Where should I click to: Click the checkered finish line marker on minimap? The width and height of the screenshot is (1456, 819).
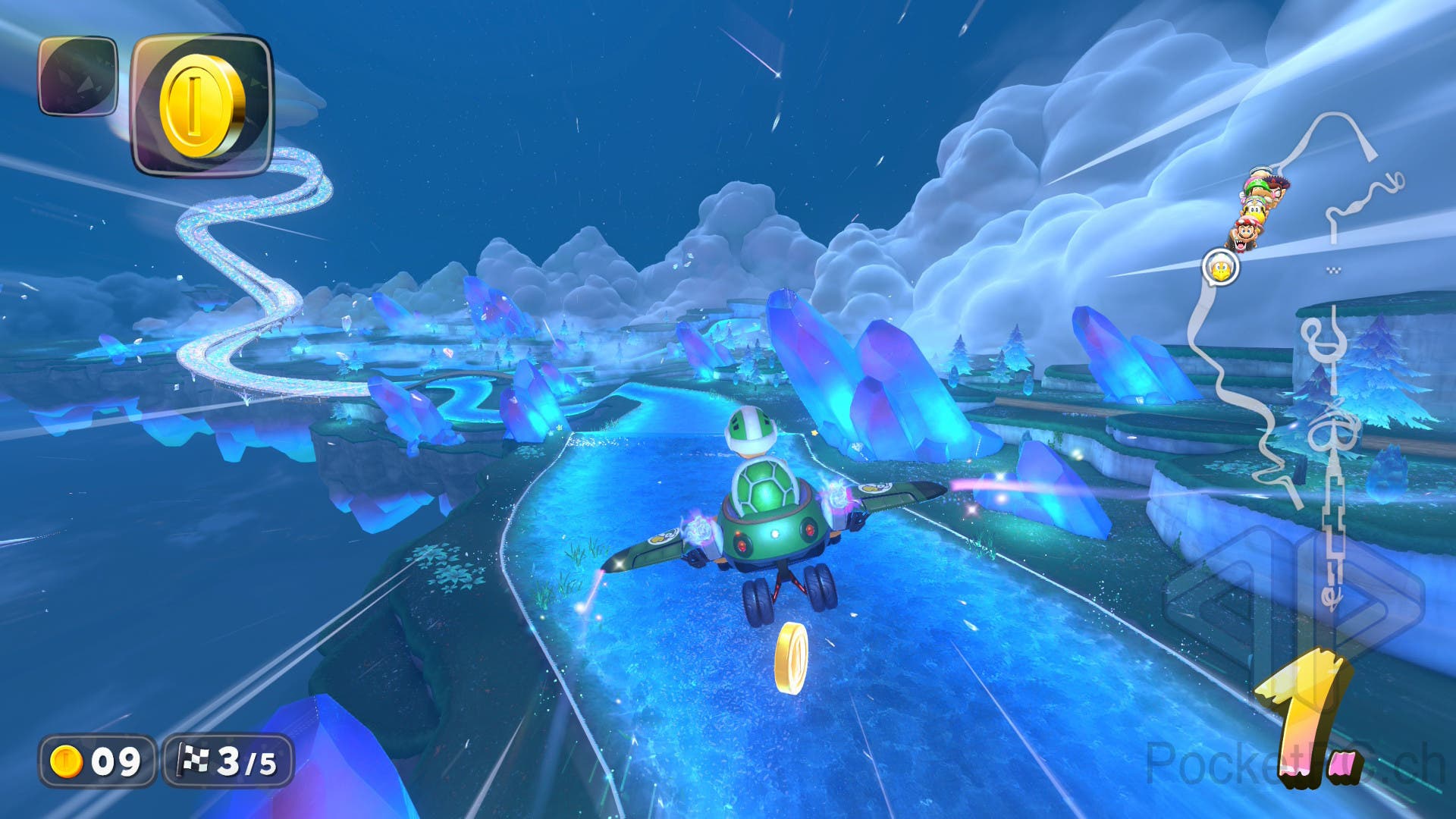tap(1334, 270)
